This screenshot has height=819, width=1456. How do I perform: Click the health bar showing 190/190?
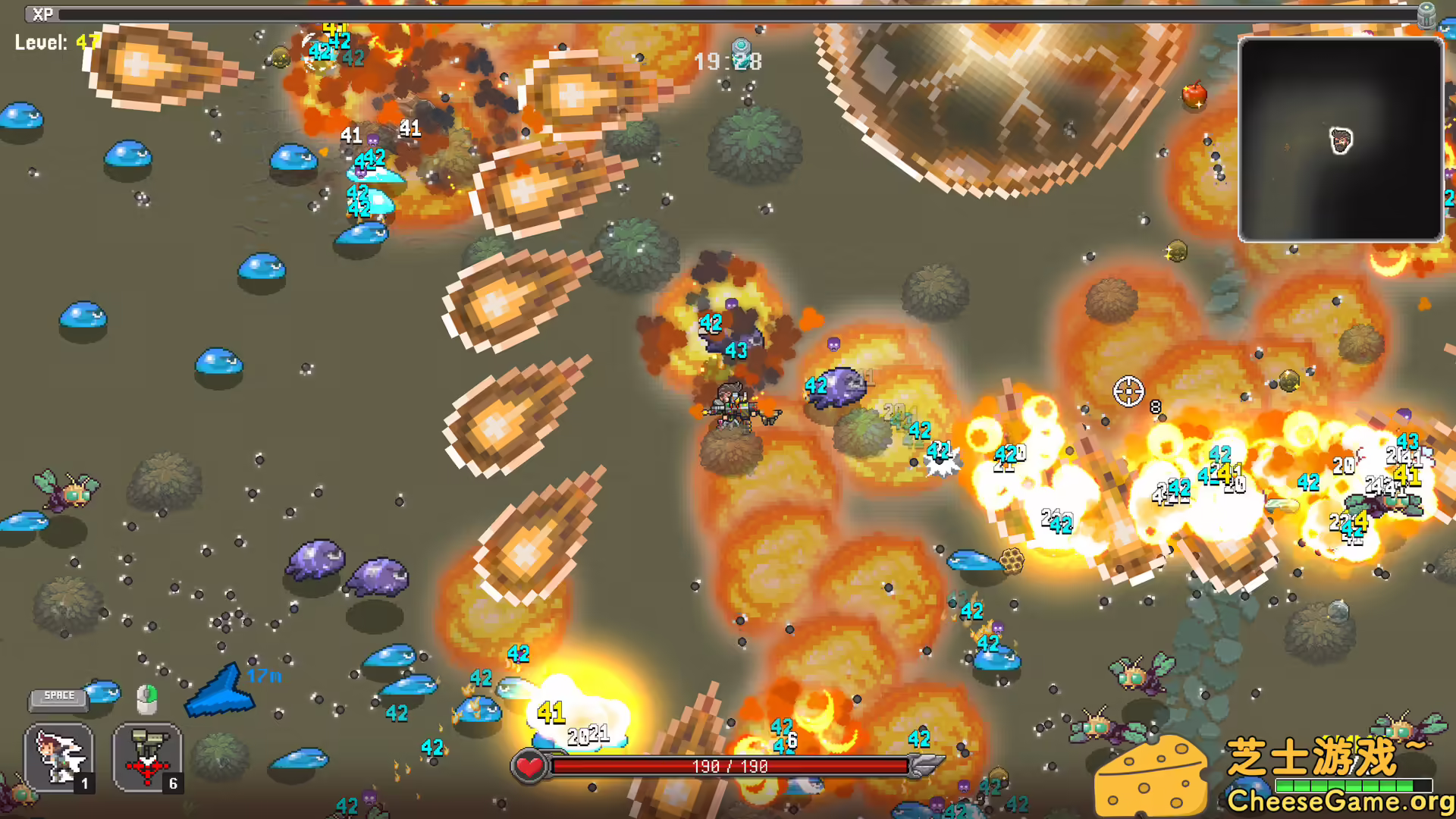point(728,766)
